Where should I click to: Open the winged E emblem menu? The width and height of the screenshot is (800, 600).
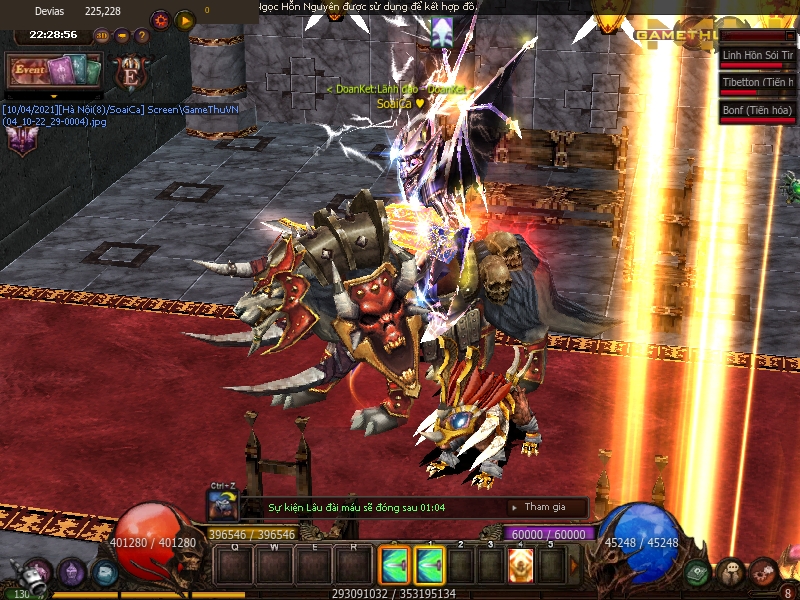130,72
